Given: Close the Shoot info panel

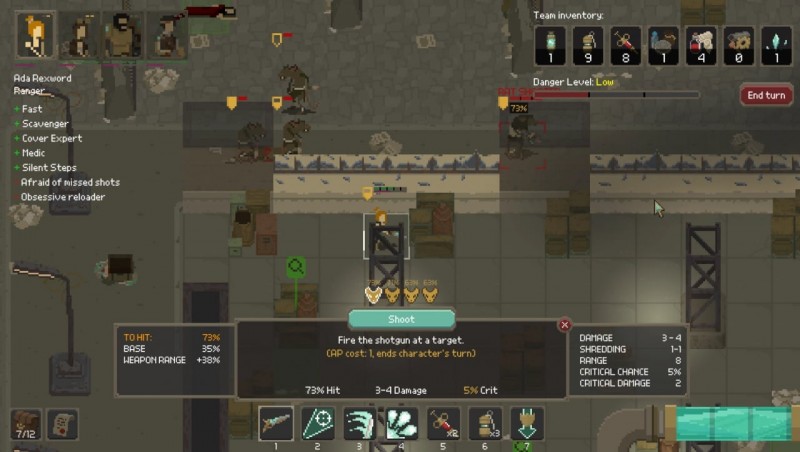Looking at the screenshot, I should 564,325.
